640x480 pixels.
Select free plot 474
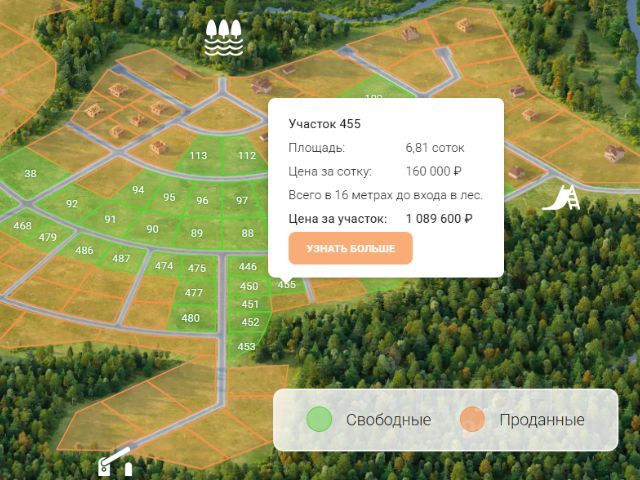(164, 266)
